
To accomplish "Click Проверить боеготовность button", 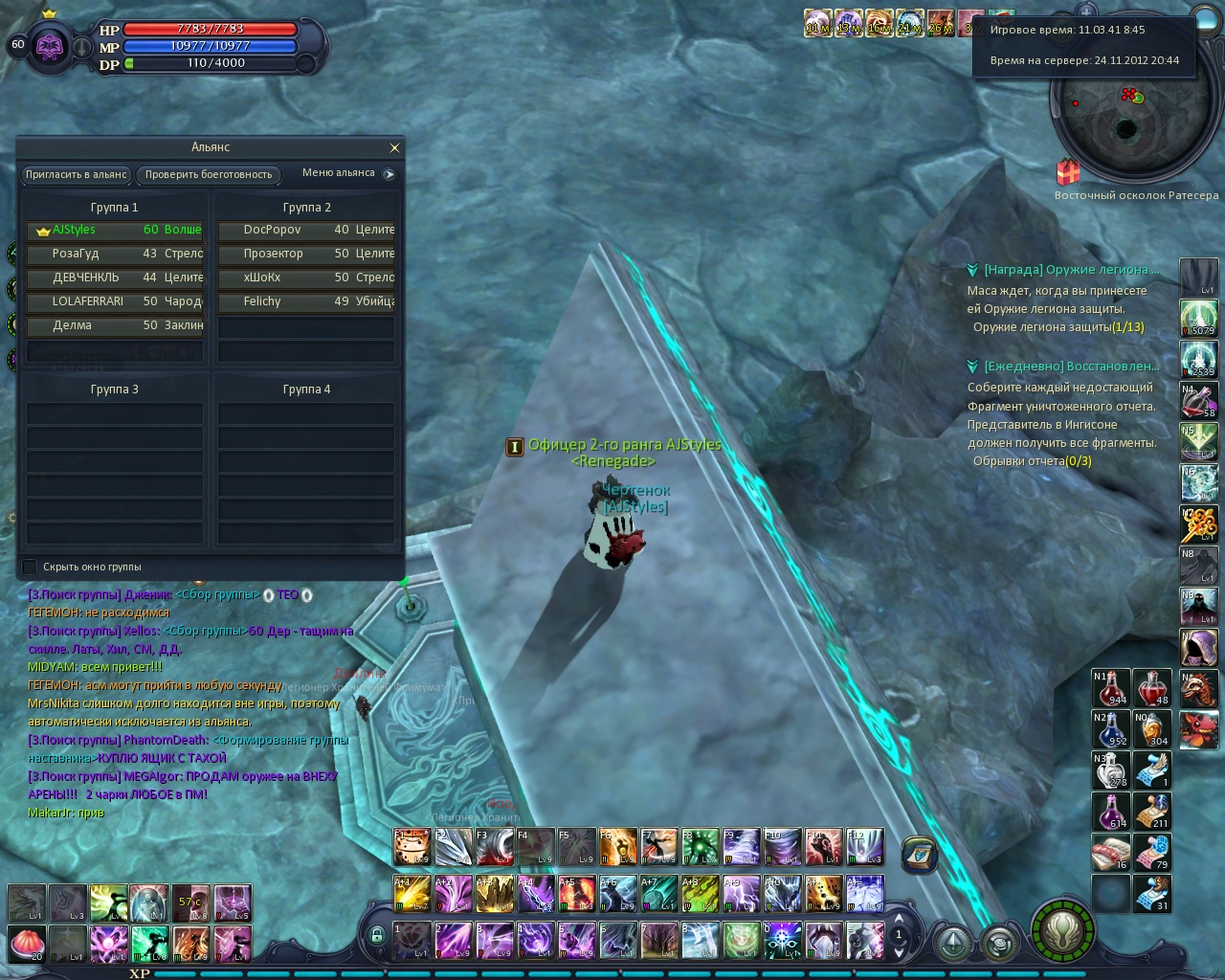I will tap(209, 174).
